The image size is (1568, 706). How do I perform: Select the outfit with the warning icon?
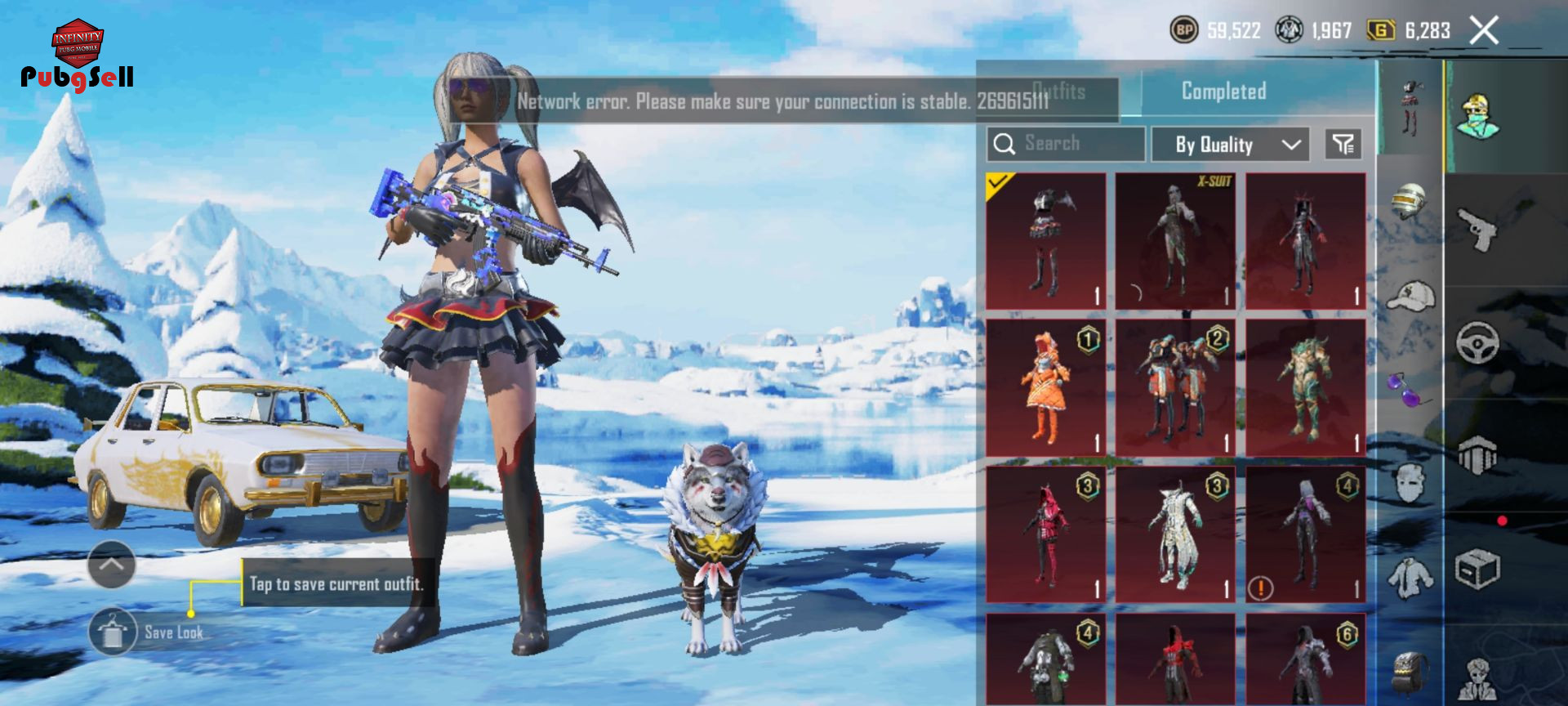pos(1305,534)
